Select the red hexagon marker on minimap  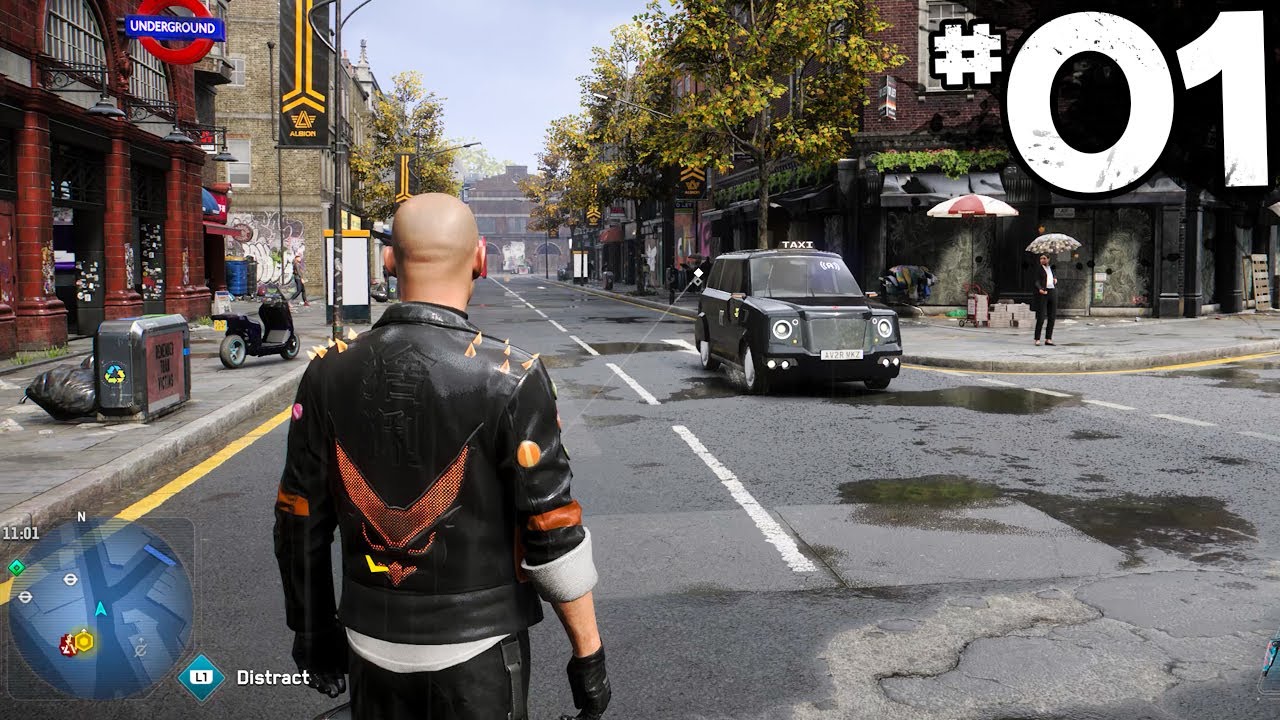pyautogui.click(x=67, y=644)
